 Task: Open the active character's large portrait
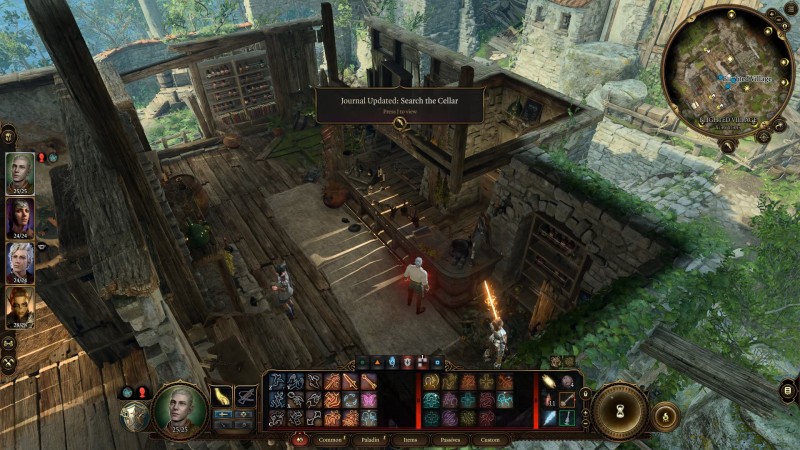180,409
